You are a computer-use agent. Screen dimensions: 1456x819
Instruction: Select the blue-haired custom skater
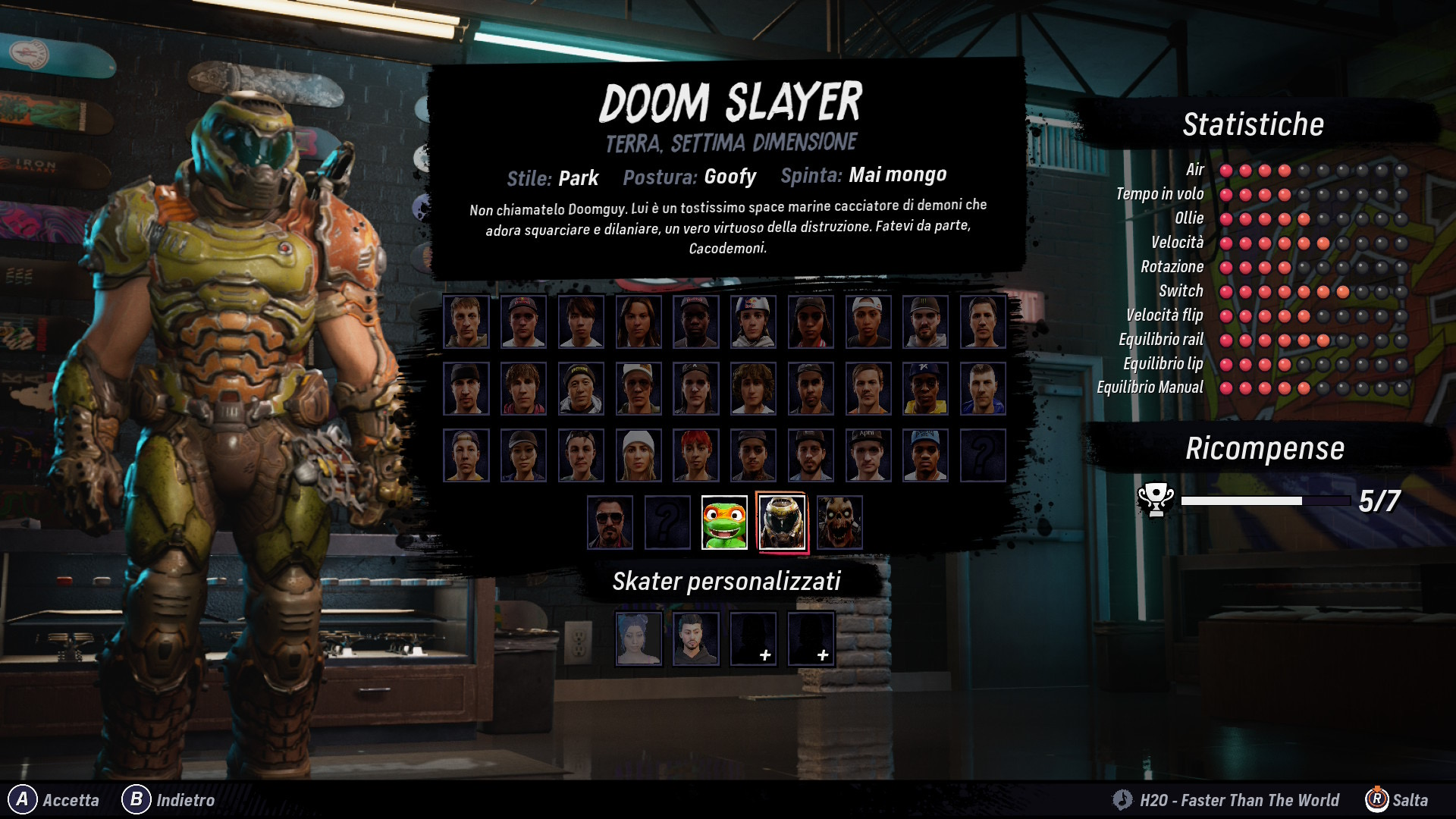point(639,639)
